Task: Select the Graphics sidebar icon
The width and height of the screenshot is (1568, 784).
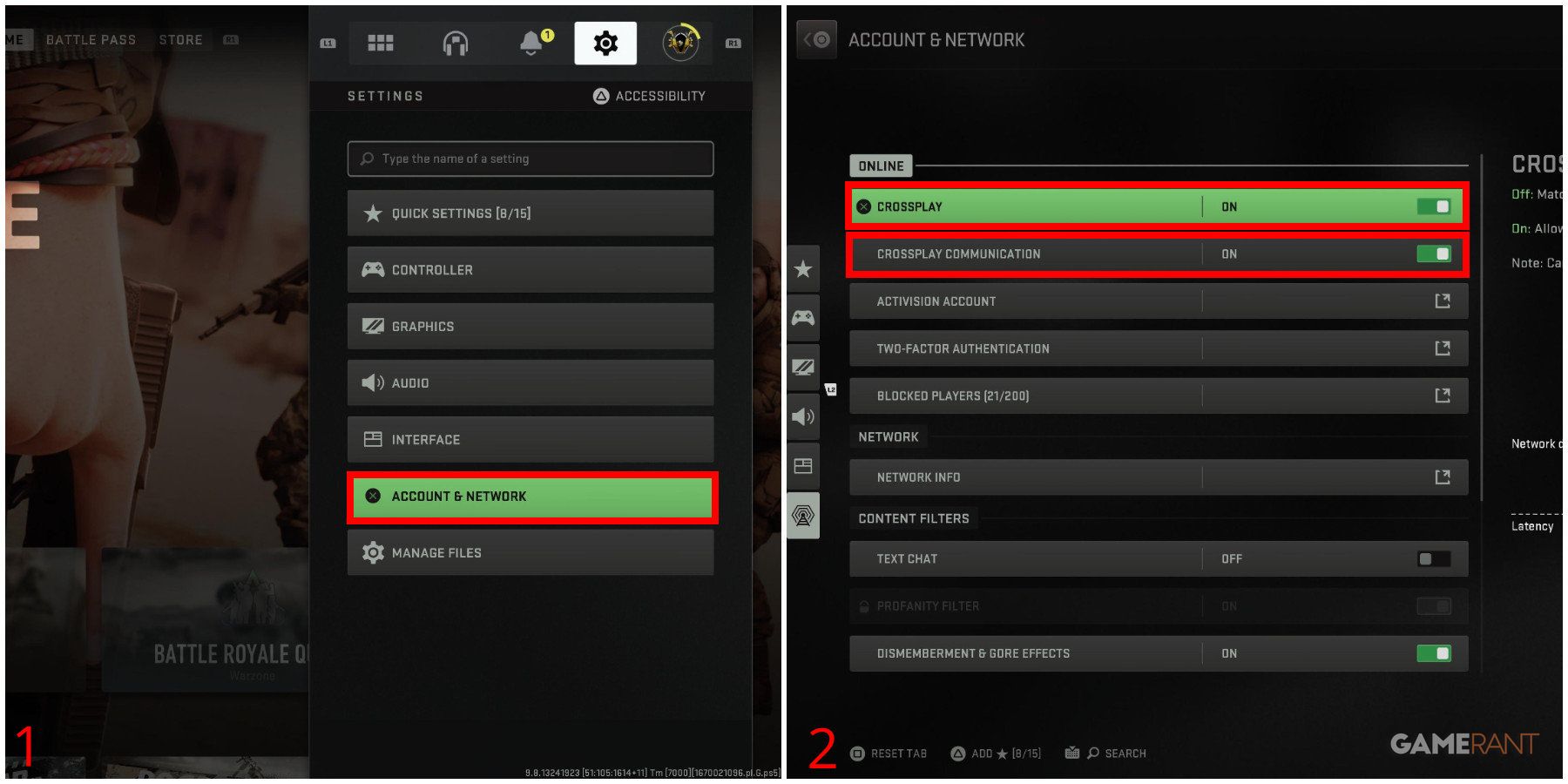Action: coord(802,367)
